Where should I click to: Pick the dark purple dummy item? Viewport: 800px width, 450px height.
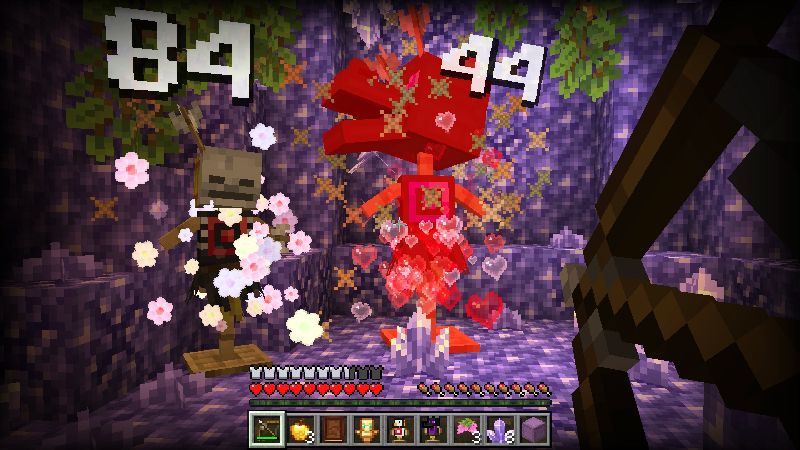click(432, 428)
